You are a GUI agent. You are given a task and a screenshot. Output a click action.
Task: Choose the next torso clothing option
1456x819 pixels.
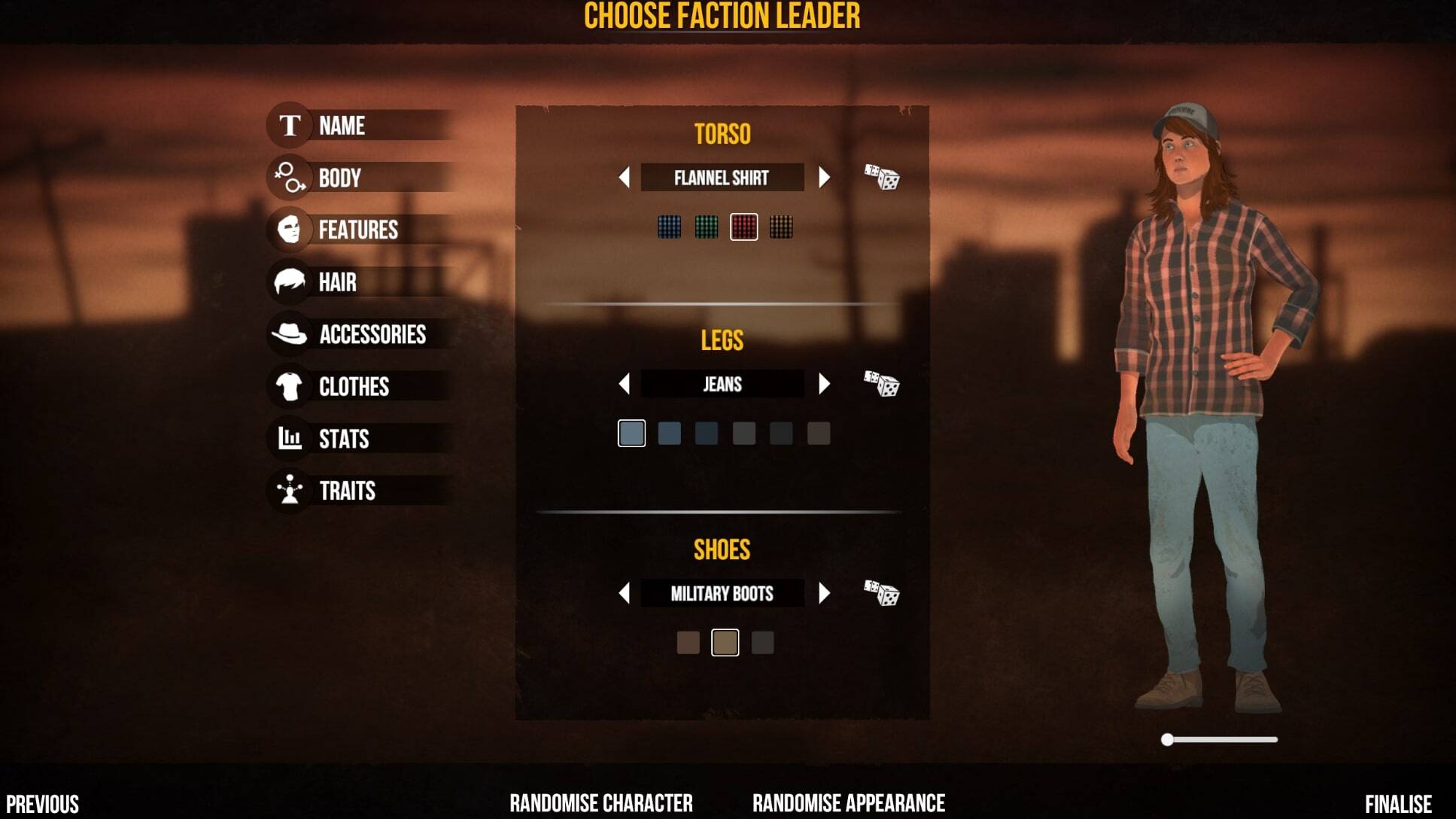825,178
